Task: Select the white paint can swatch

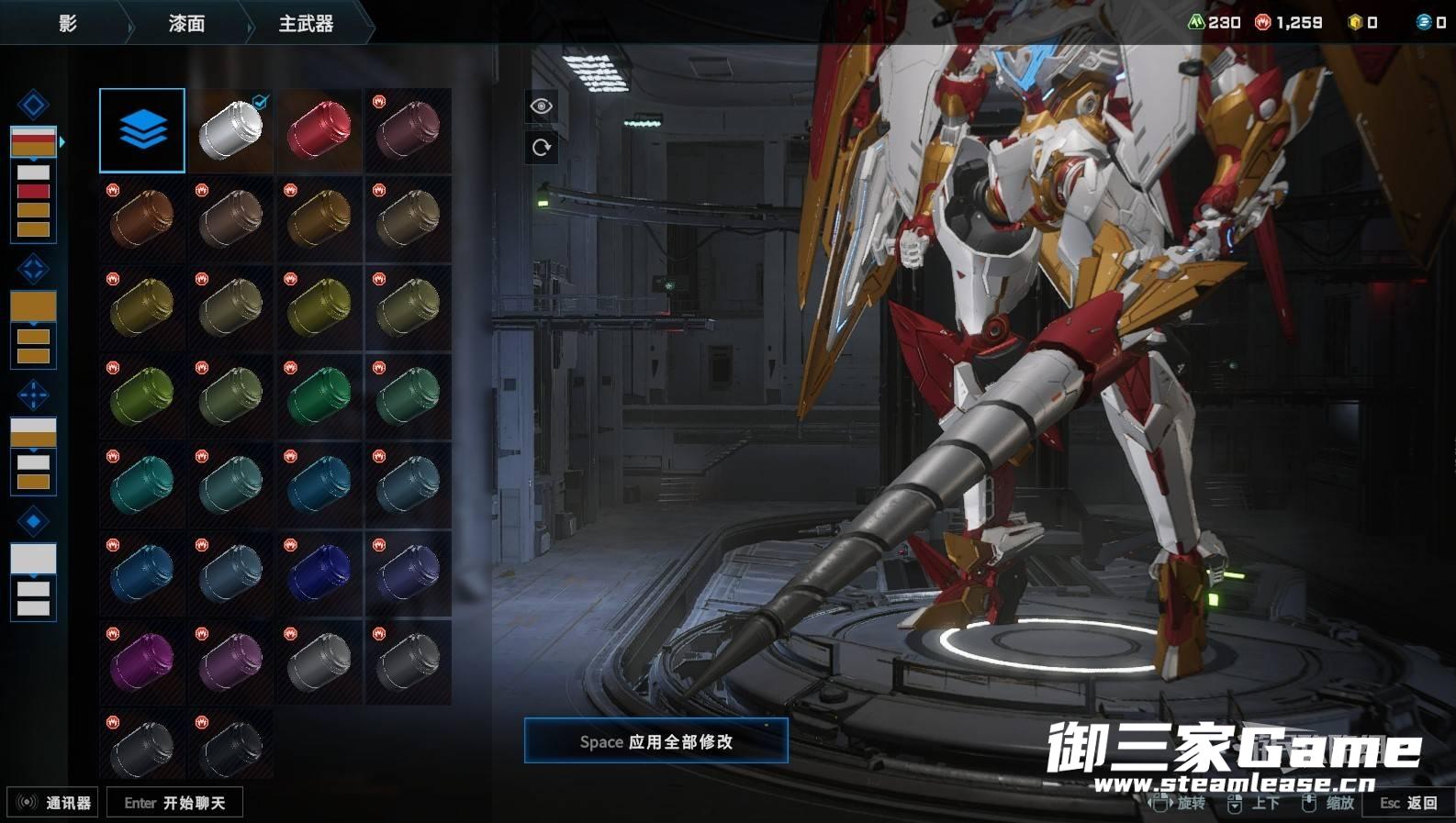Action: pyautogui.click(x=230, y=130)
